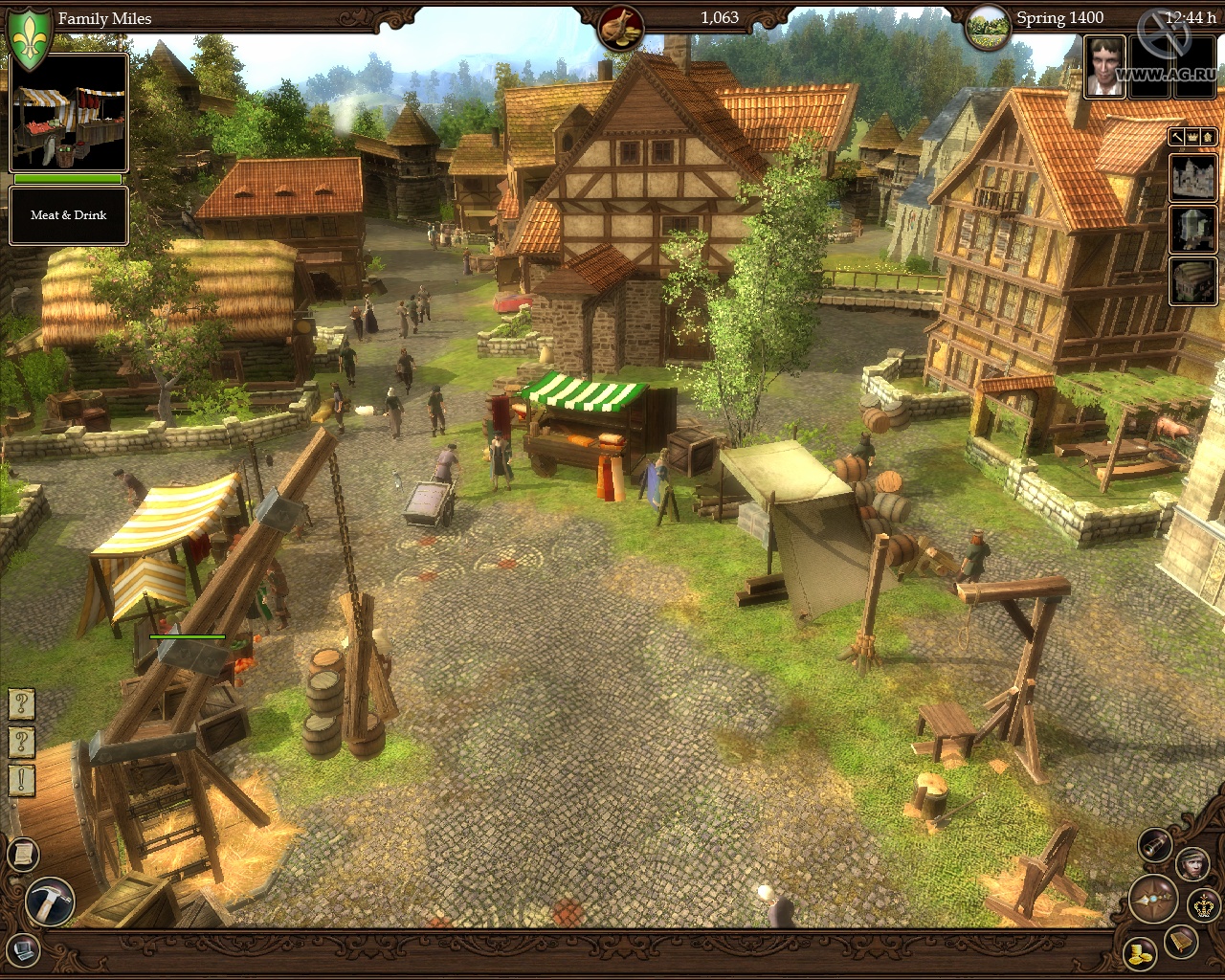Open the Family Miles banner
Image resolution: width=1225 pixels, height=980 pixels.
pos(103,17)
